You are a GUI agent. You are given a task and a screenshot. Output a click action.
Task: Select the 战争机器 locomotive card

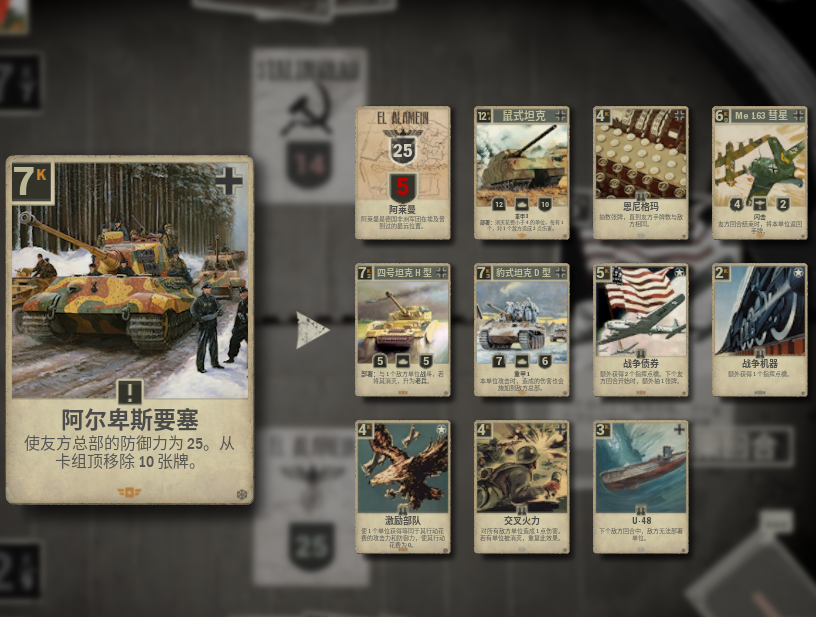coord(759,330)
